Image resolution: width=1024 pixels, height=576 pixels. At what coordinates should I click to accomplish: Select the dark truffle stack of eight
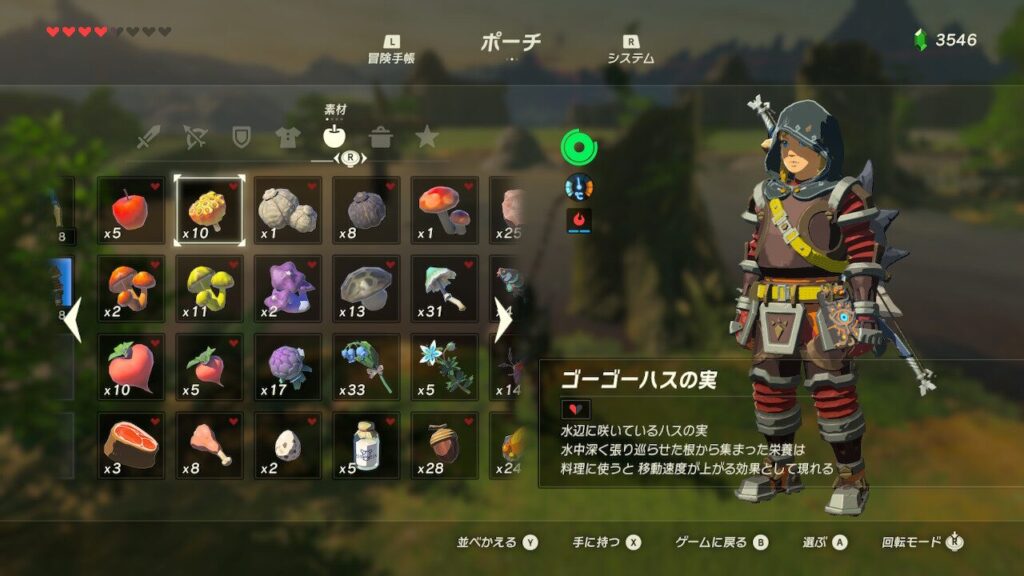point(366,210)
